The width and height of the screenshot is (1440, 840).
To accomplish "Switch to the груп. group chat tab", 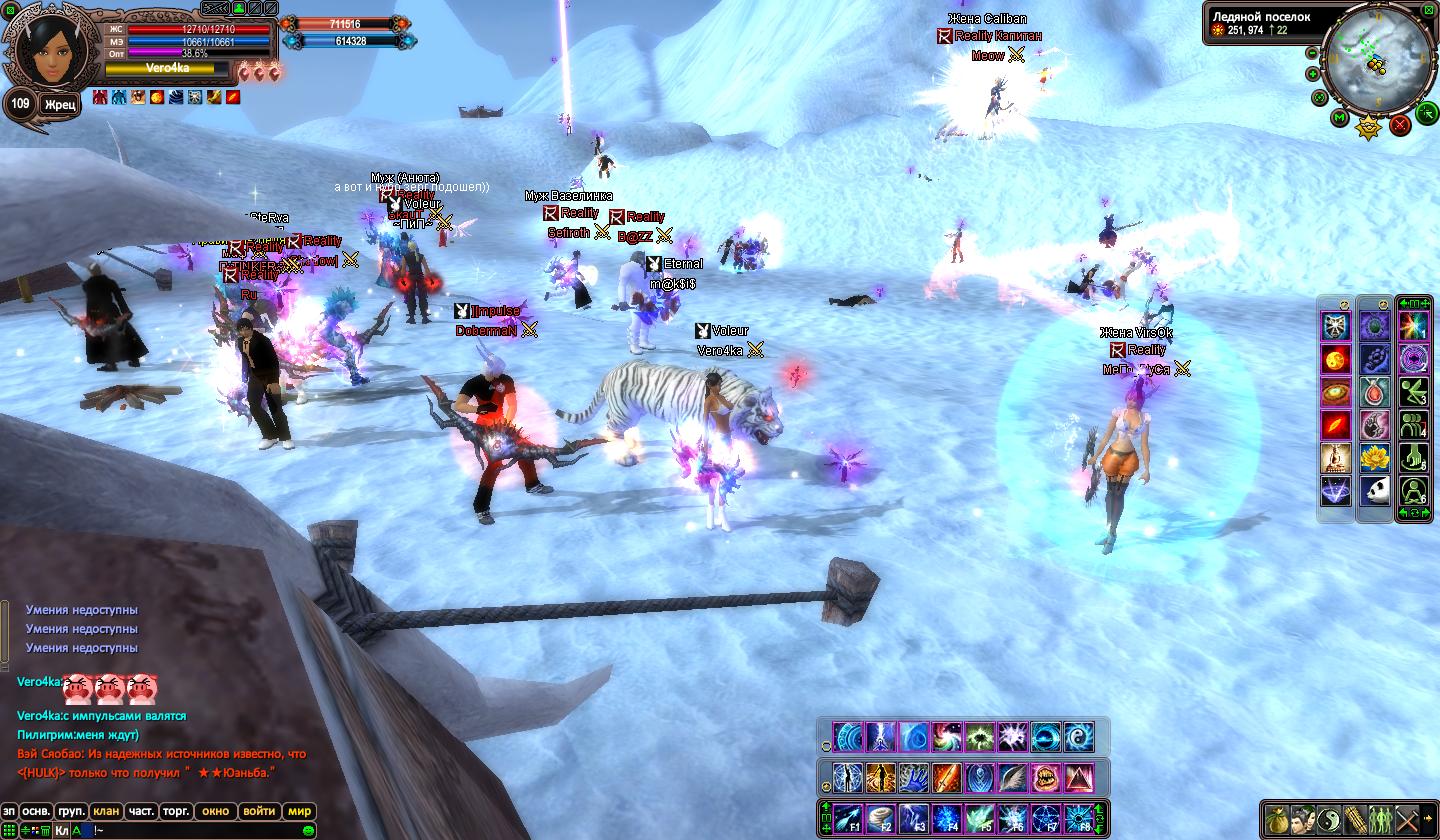I will (71, 811).
